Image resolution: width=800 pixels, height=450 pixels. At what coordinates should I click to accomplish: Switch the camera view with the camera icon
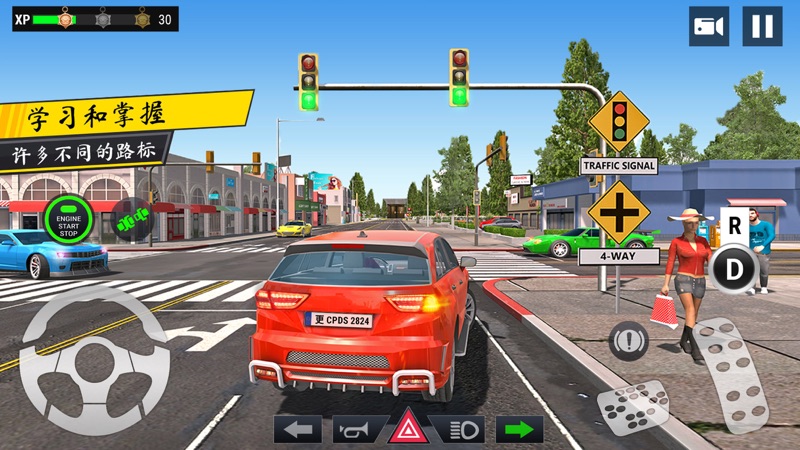(x=709, y=26)
